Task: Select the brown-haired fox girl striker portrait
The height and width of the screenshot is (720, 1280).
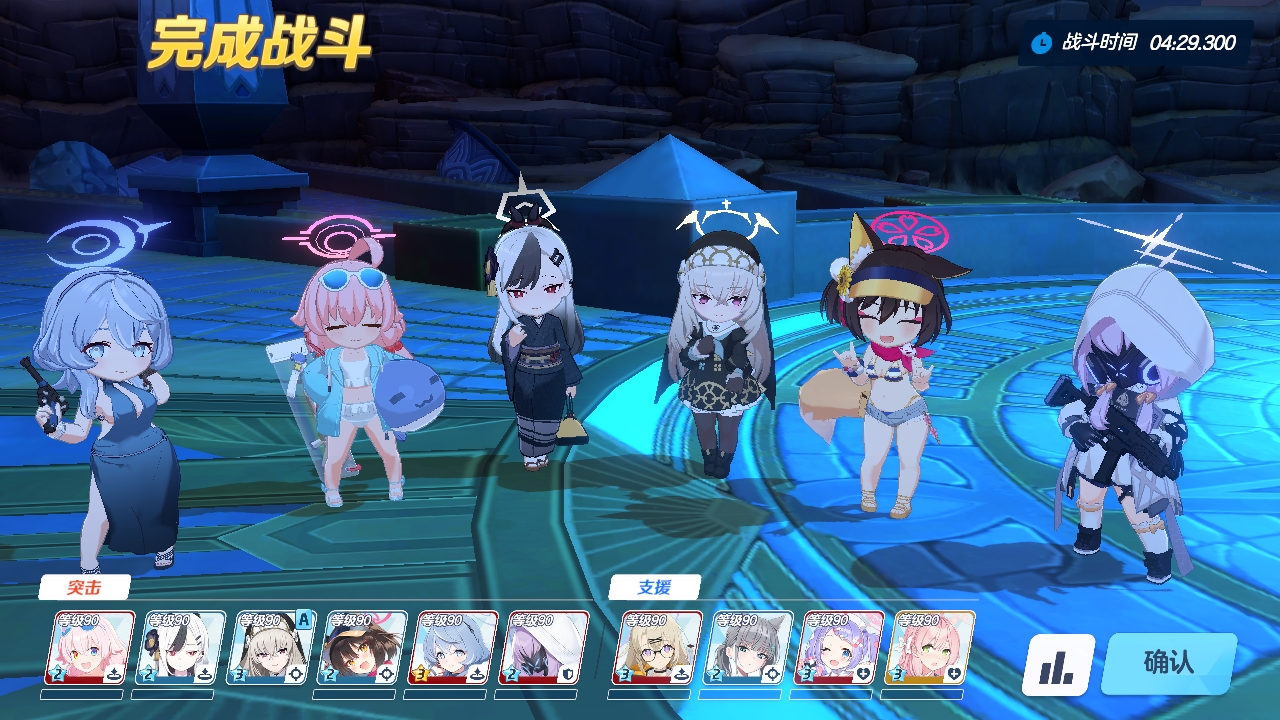Action: (x=363, y=648)
